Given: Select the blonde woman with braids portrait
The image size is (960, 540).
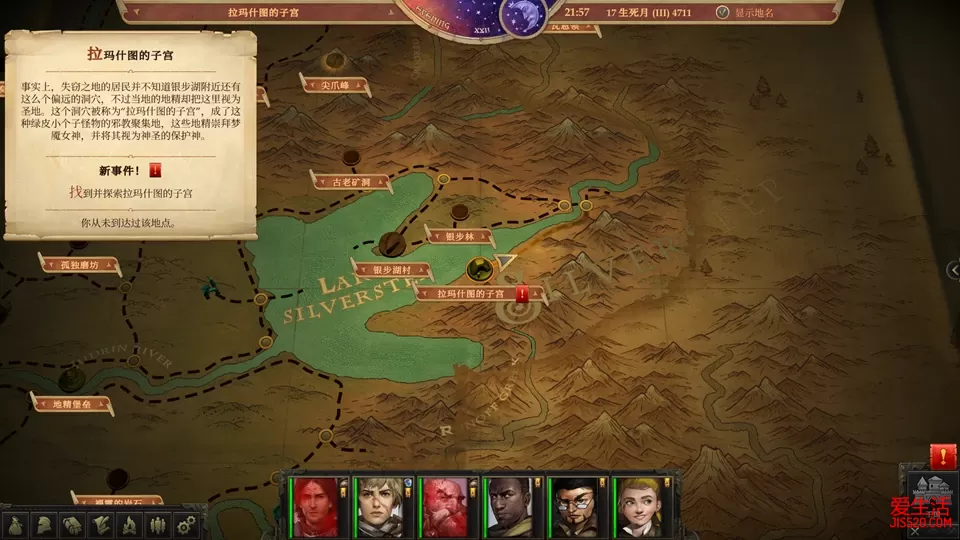Looking at the screenshot, I should coord(638,507).
